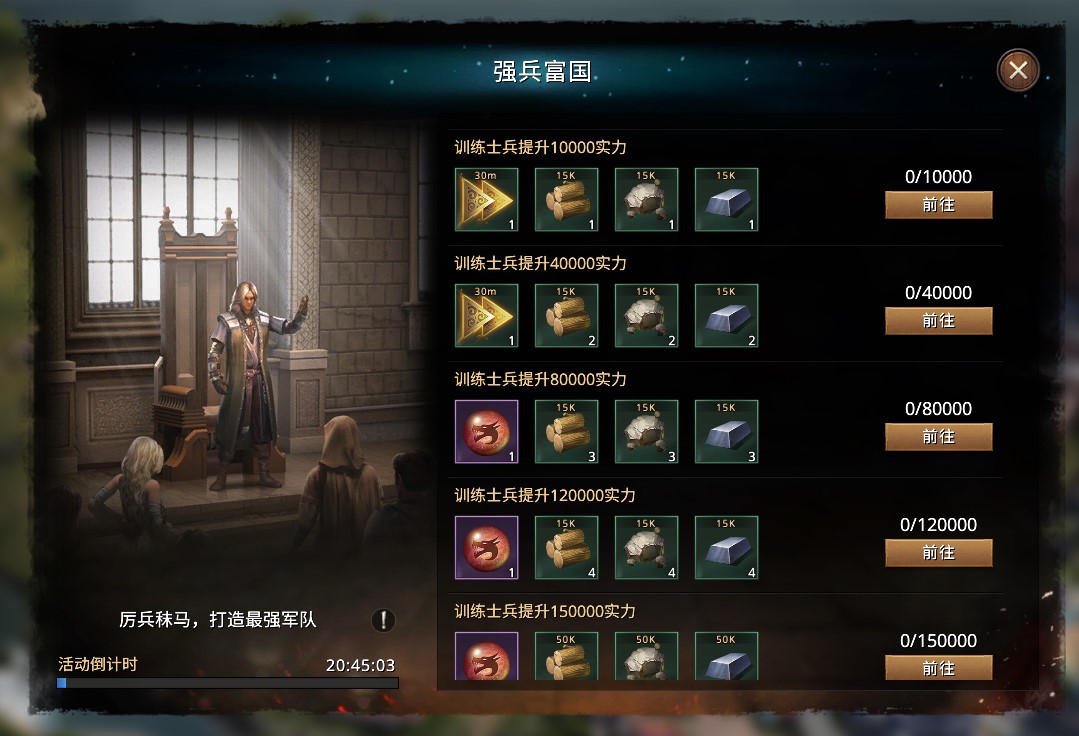Inspect the 30m speedup reward in 10000 row
Screen dimensions: 1079x736
(486, 200)
